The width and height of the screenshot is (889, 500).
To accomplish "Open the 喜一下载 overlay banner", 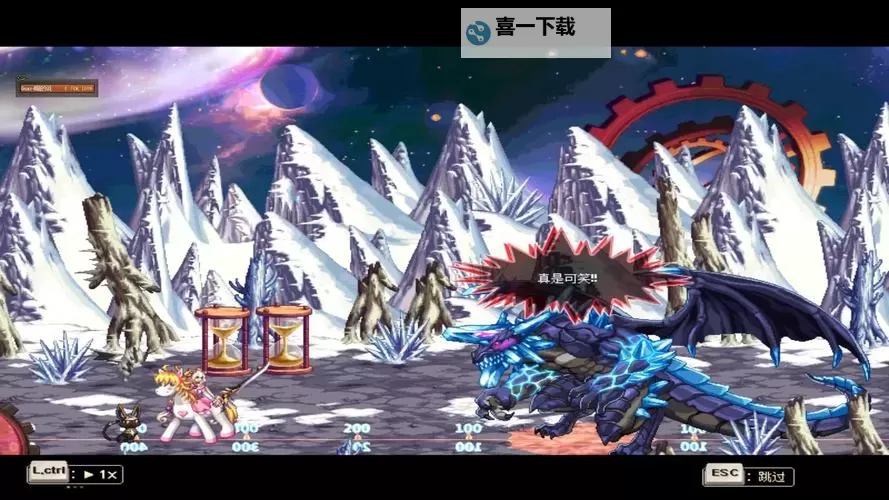I will [x=535, y=31].
